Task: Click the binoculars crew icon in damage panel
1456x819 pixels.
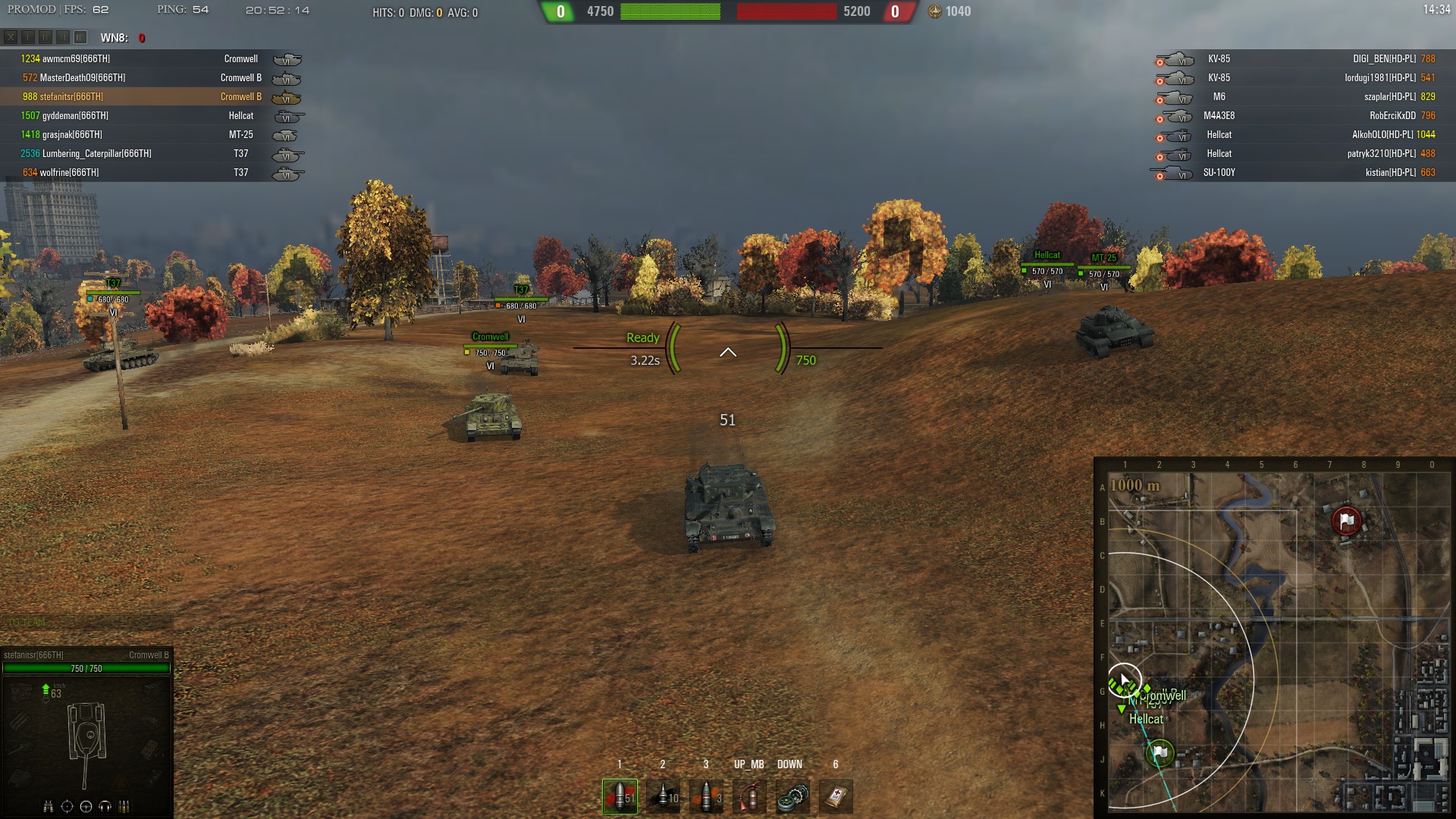Action: [x=49, y=806]
